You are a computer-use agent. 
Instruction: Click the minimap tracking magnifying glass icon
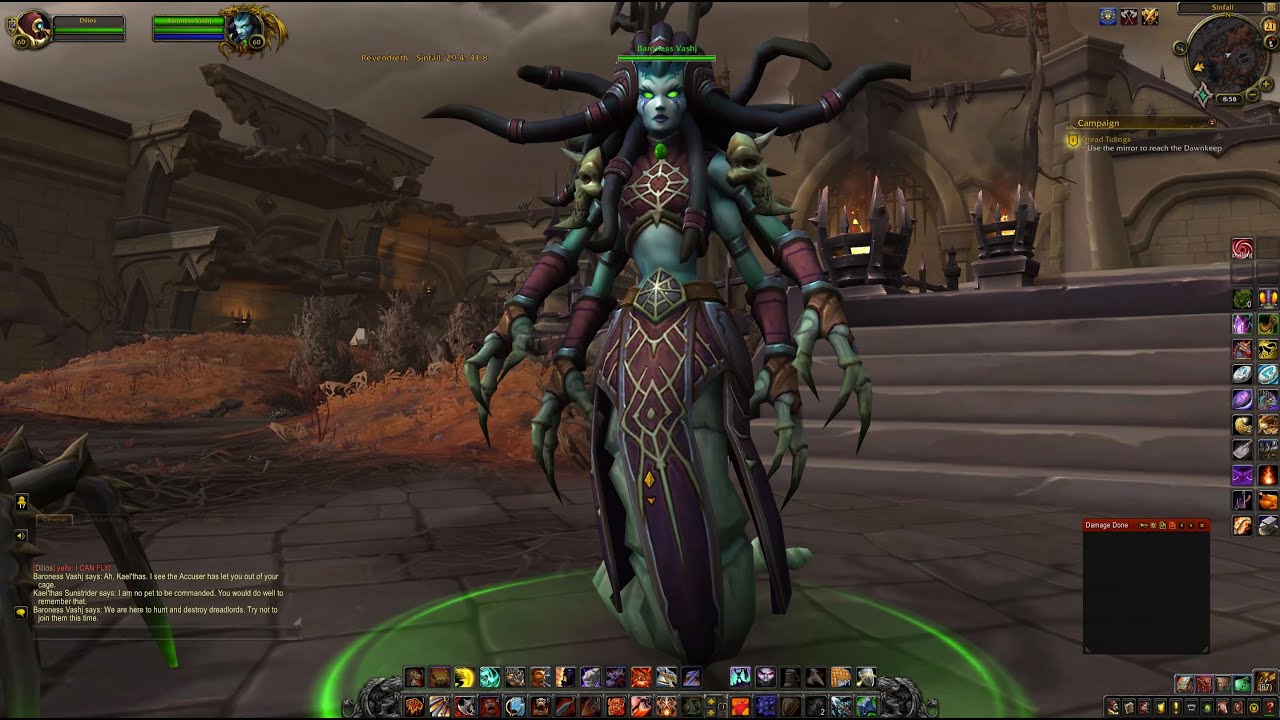[1179, 47]
